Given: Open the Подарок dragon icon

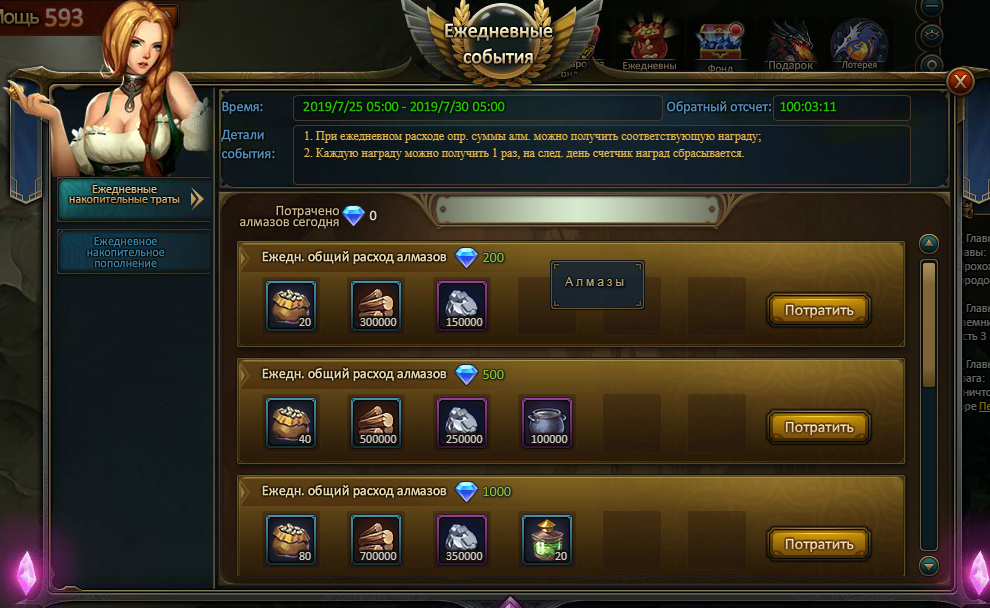Looking at the screenshot, I should 790,45.
